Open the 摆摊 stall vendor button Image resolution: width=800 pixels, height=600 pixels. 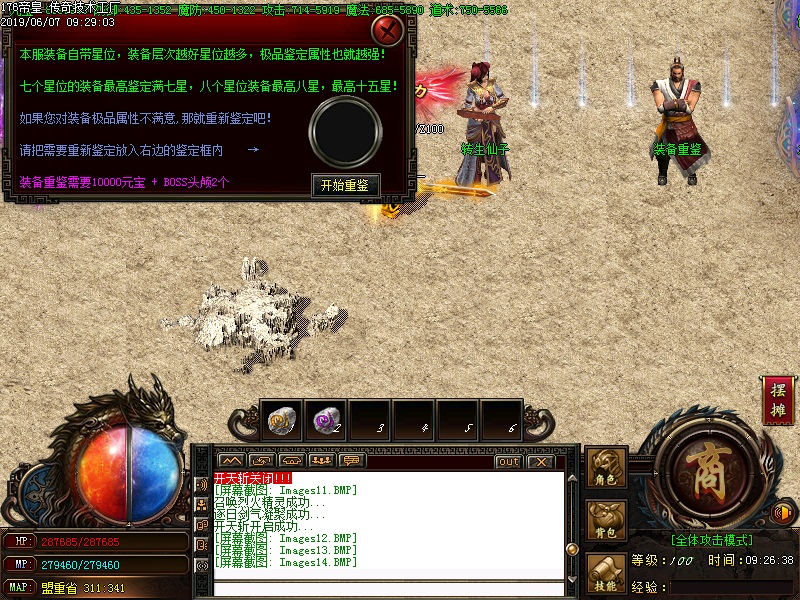[778, 399]
